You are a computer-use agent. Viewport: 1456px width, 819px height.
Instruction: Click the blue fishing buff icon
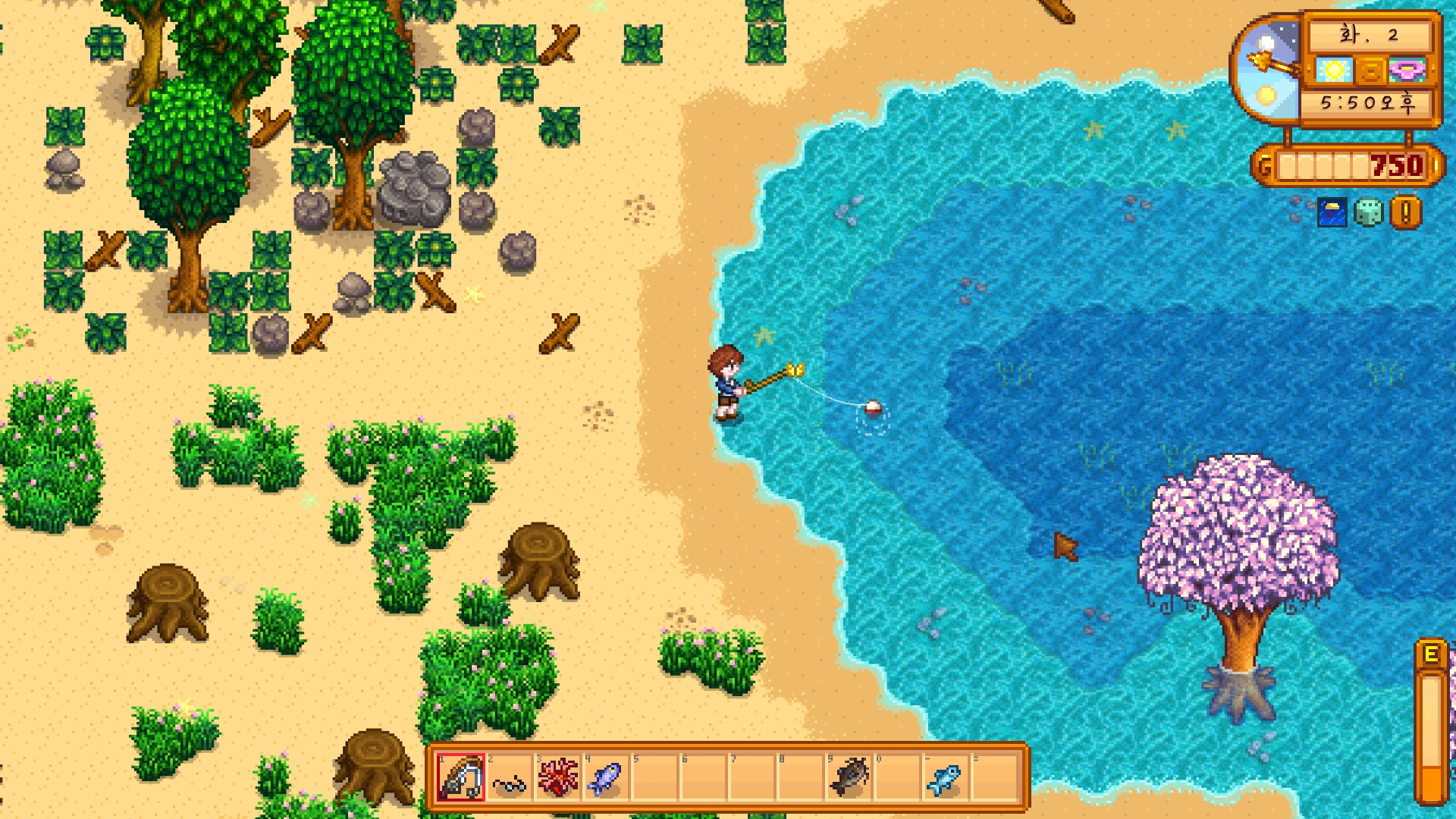(x=1332, y=213)
